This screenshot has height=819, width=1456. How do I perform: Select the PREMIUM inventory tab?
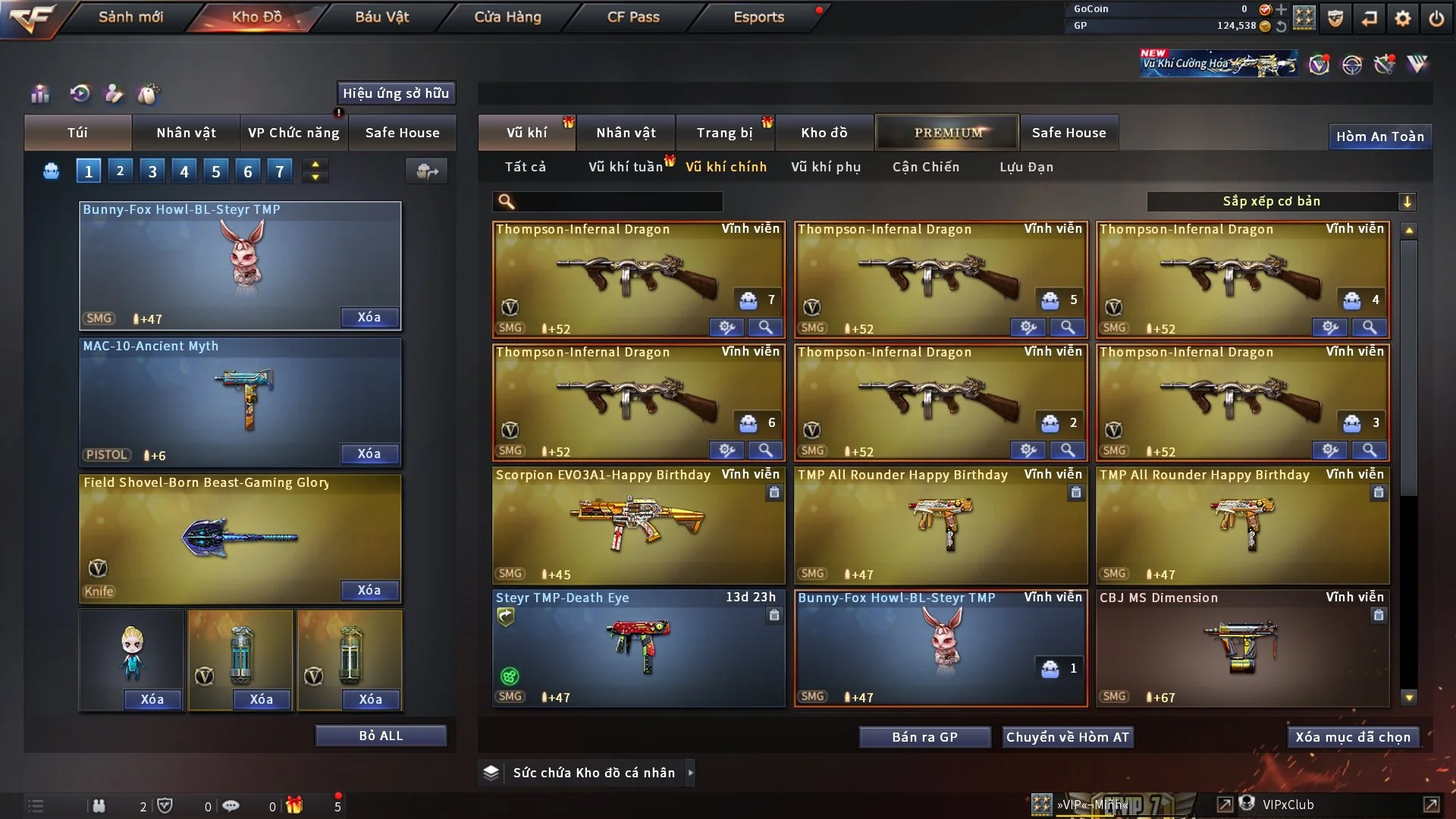(x=947, y=133)
